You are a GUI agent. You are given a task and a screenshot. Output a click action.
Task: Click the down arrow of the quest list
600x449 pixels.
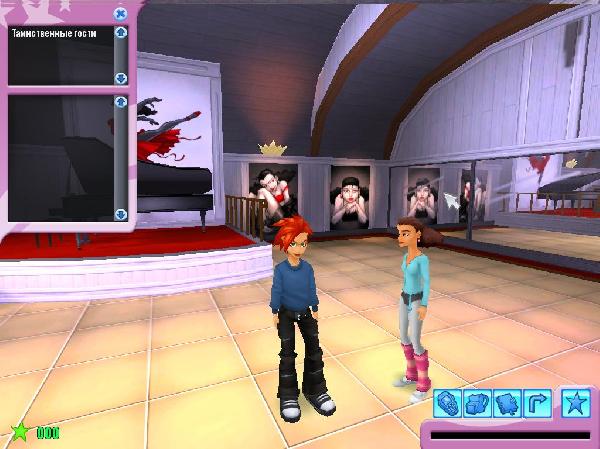tap(121, 77)
